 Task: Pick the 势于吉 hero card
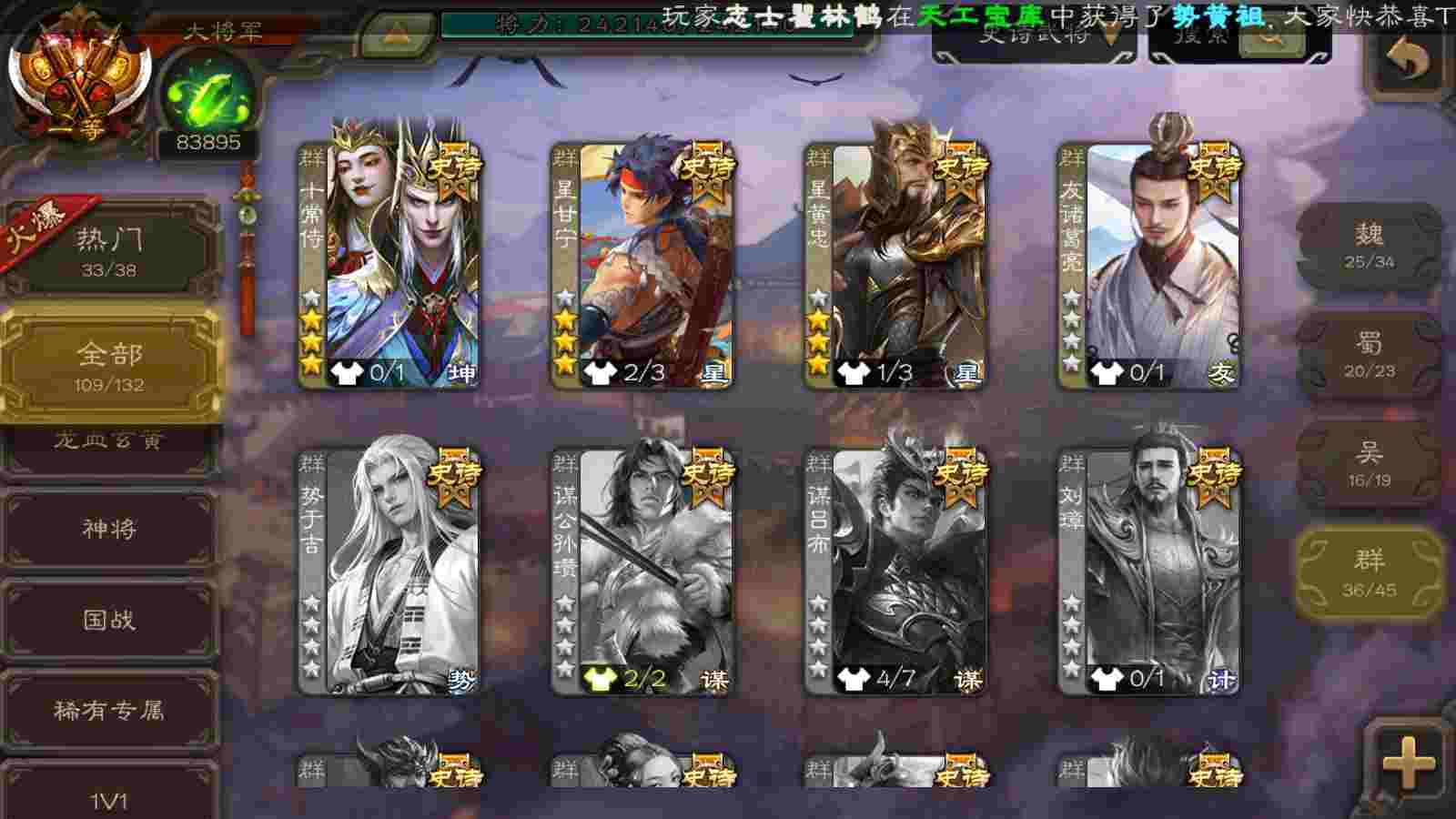(389, 571)
